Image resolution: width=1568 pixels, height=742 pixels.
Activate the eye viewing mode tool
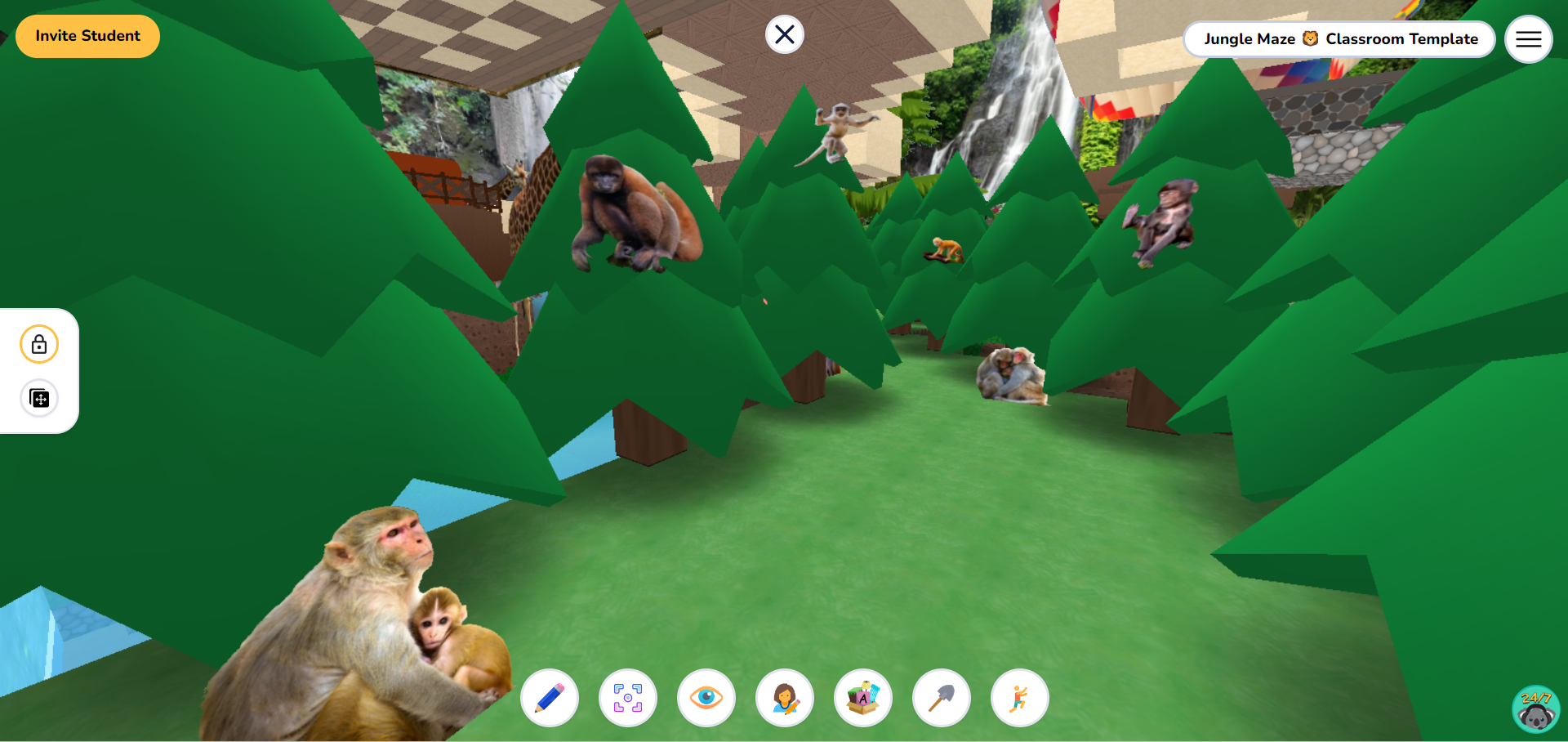point(706,698)
